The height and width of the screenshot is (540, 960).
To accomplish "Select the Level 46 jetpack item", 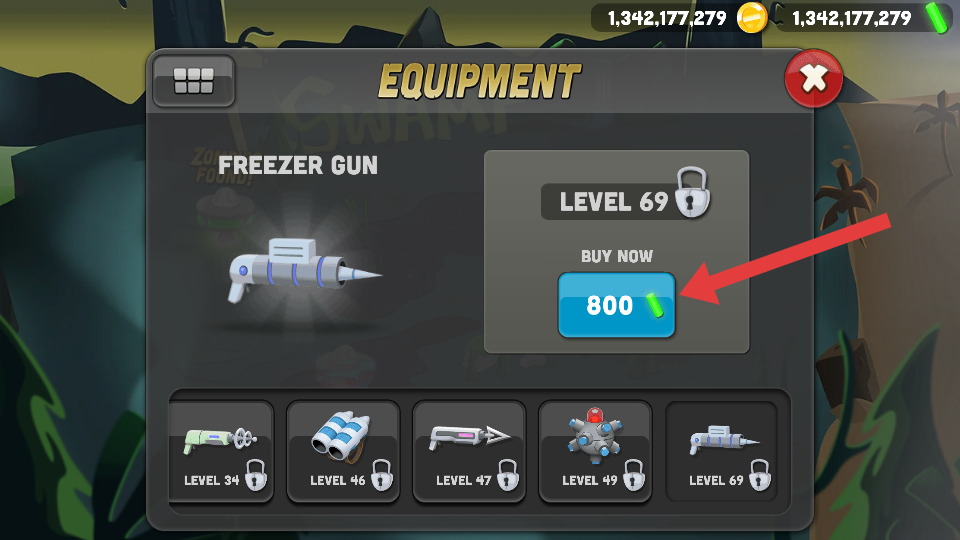I will 343,451.
